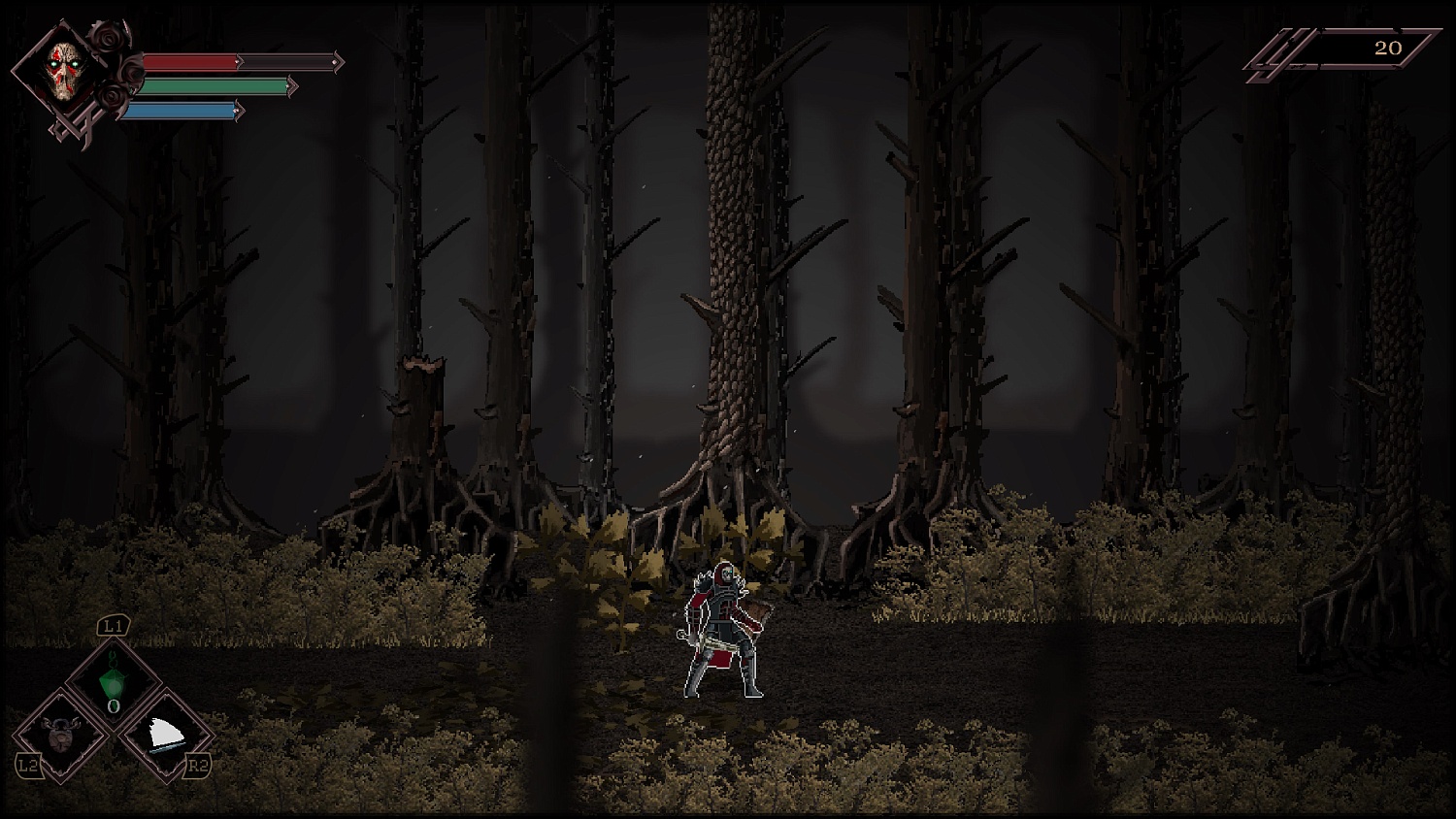Click the R2 button prompt label

(199, 764)
